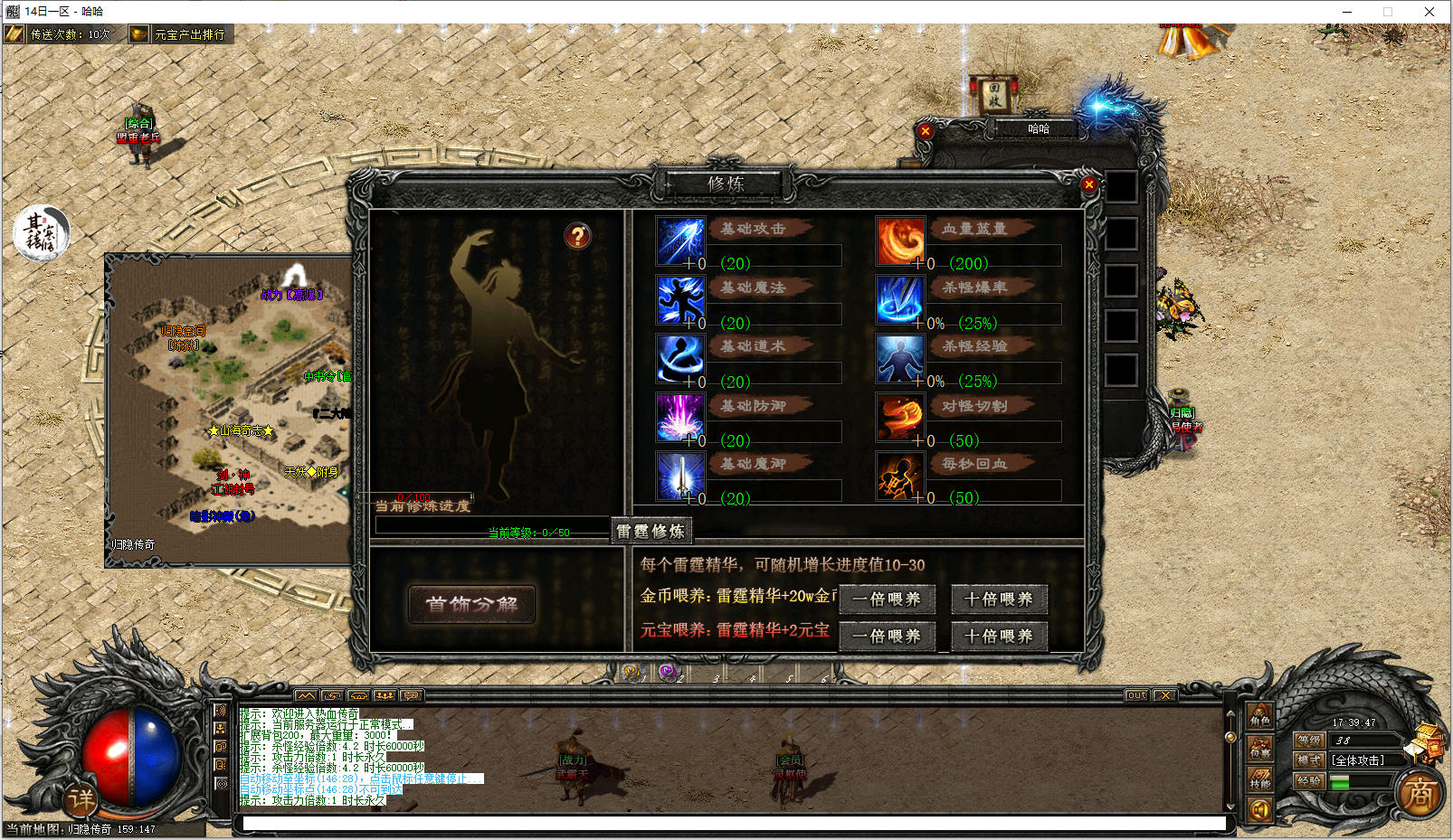
Task: Open the 元宝产出排行 ranking button
Action: [x=180, y=34]
